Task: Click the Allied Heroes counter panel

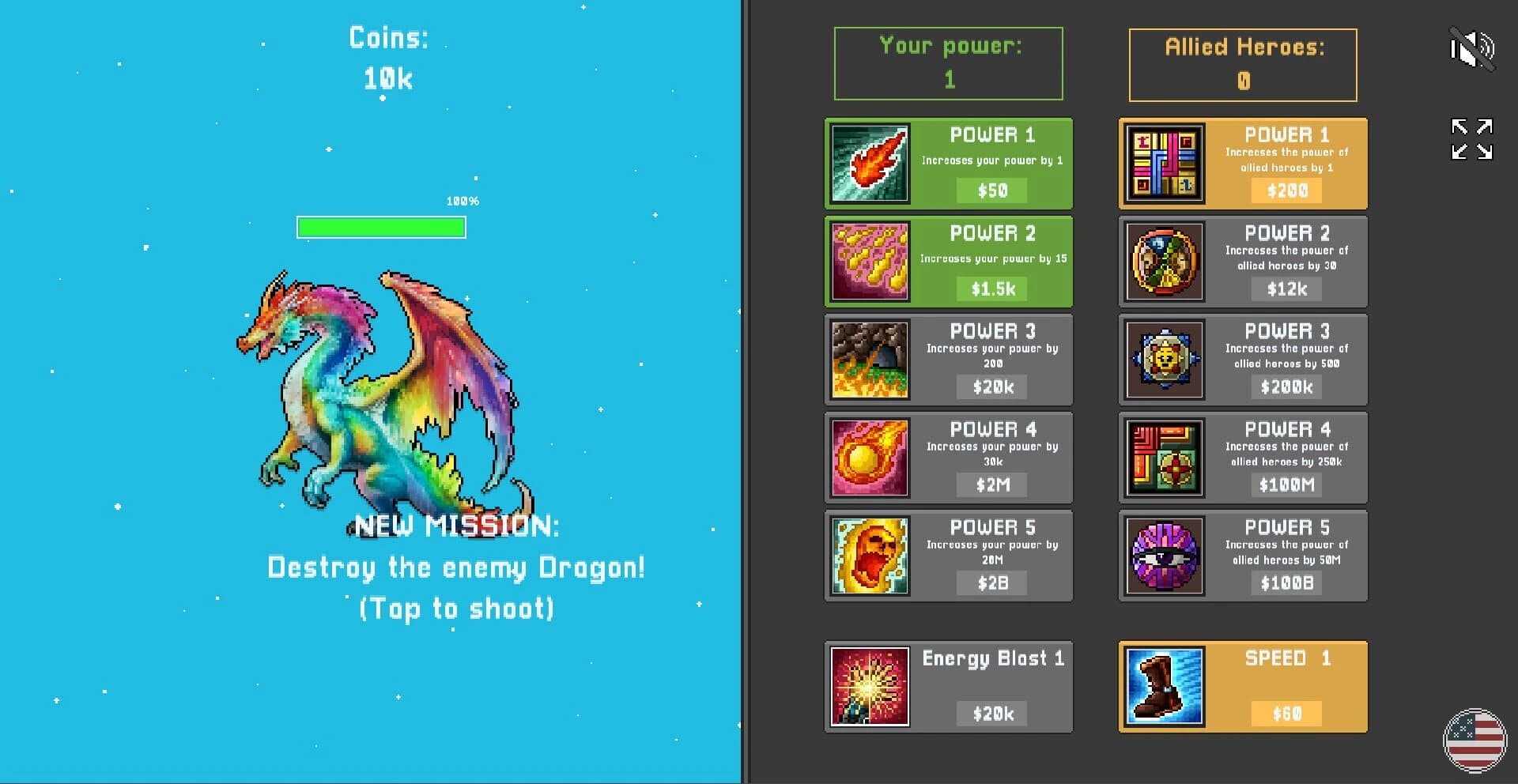Action: click(1242, 65)
